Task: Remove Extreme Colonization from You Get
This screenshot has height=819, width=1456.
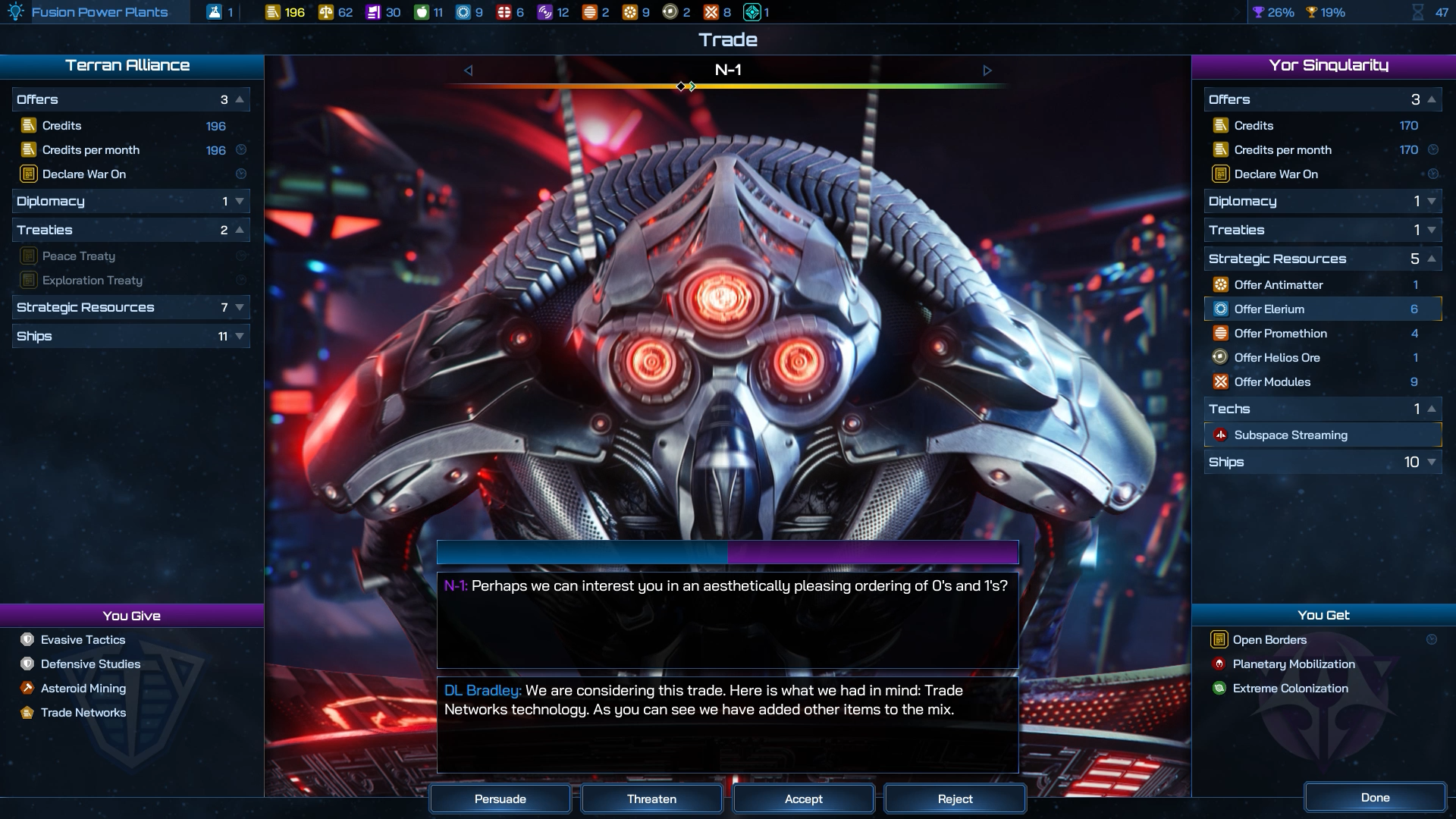Action: tap(1290, 689)
